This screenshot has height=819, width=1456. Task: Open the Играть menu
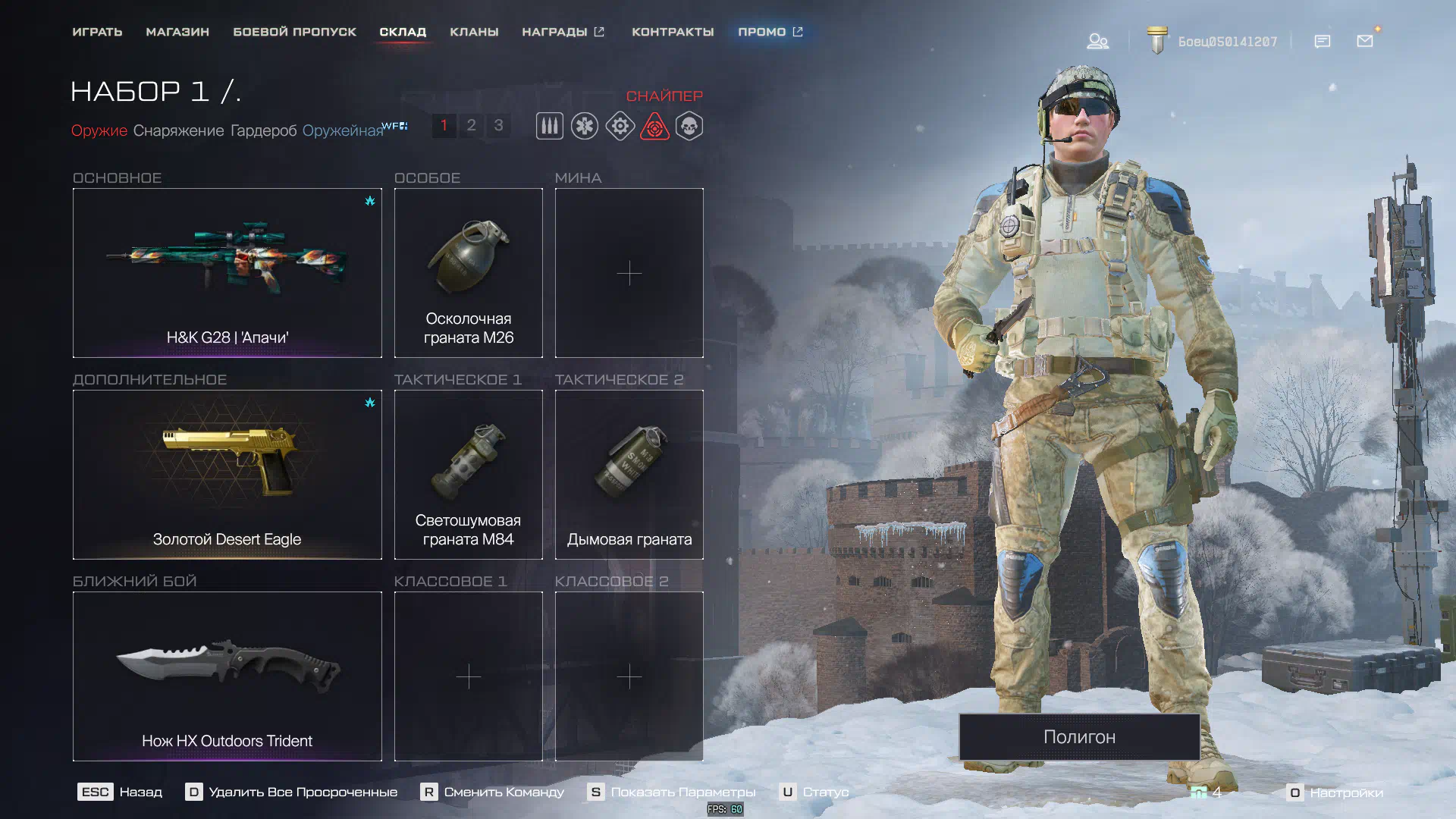[97, 32]
